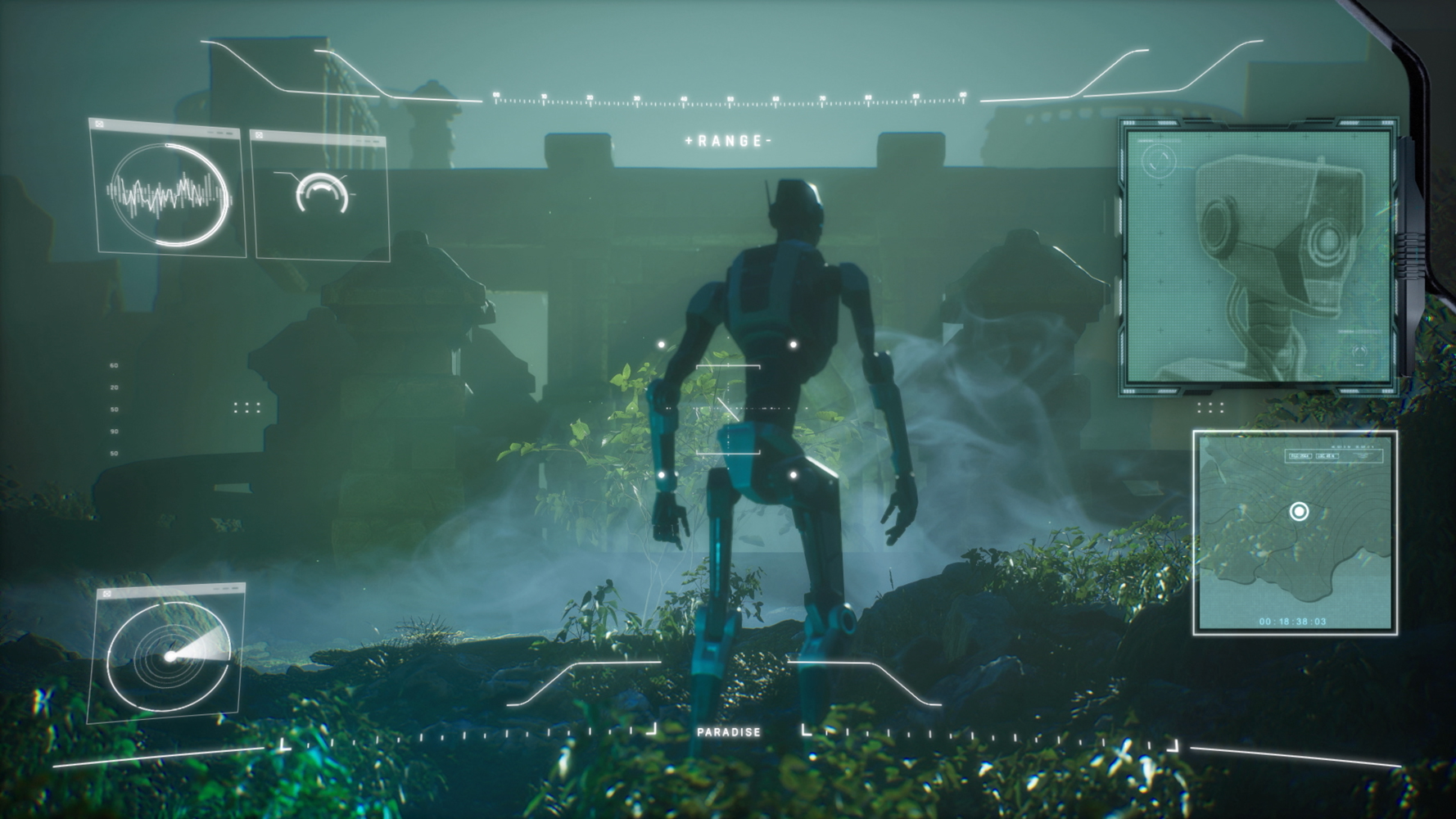Select the circular marker on the minimap
The height and width of the screenshot is (819, 1456).
[1298, 512]
